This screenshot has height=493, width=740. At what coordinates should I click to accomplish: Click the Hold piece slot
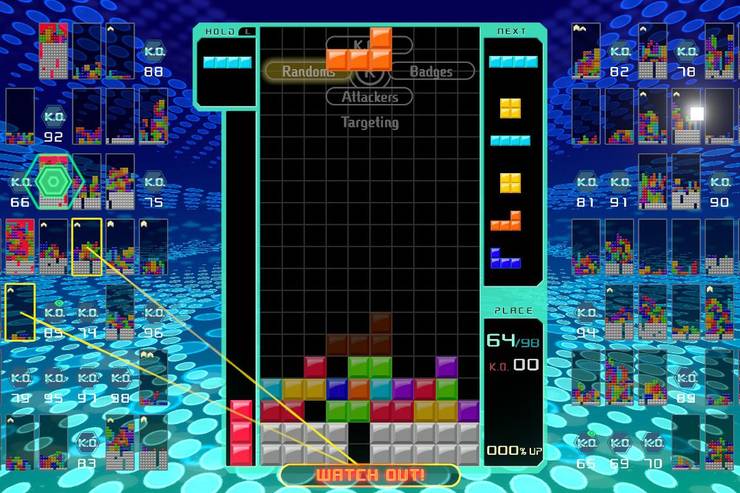[227, 67]
